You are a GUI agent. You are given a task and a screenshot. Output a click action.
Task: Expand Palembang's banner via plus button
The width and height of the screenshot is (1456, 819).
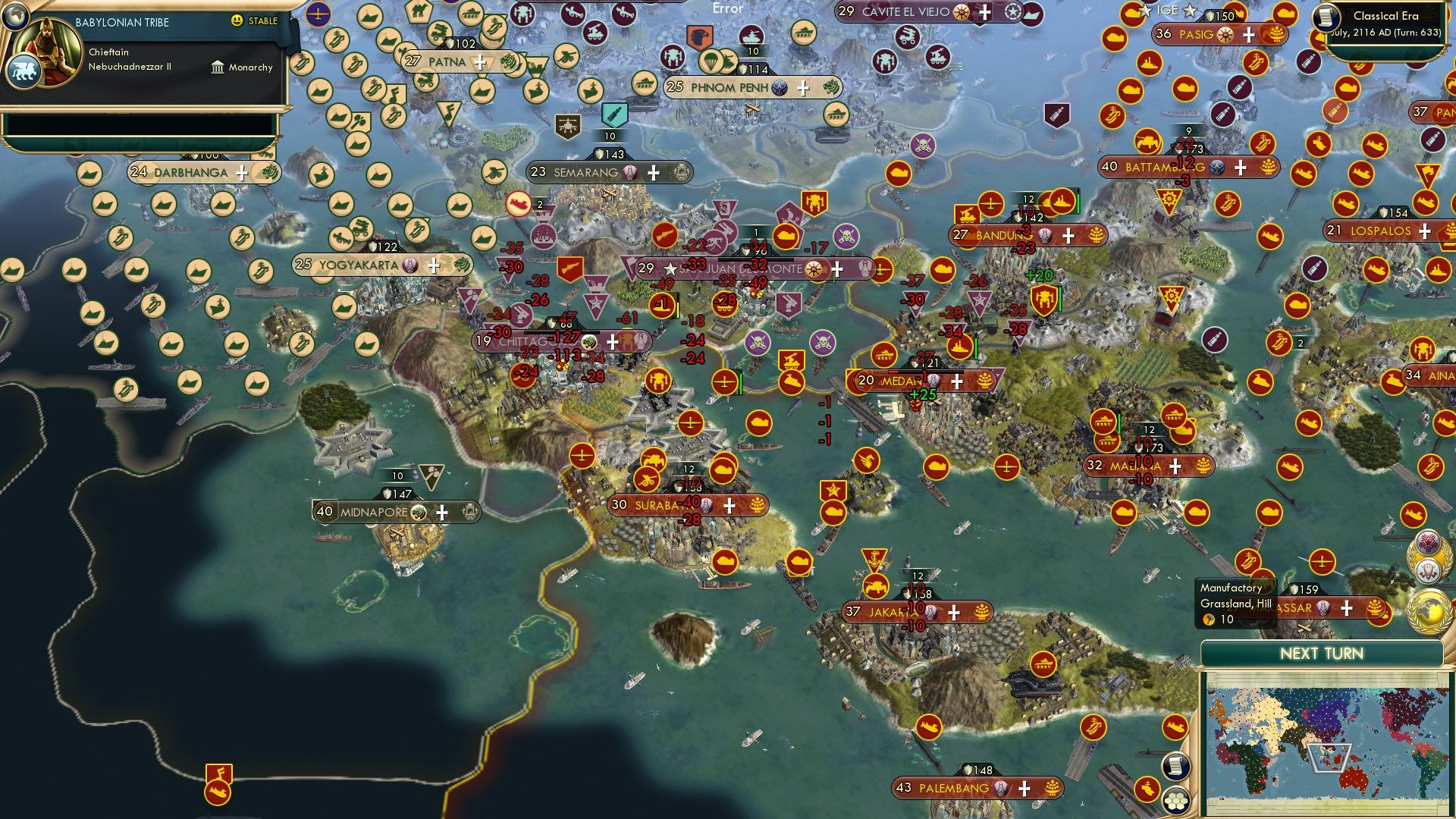[1023, 789]
